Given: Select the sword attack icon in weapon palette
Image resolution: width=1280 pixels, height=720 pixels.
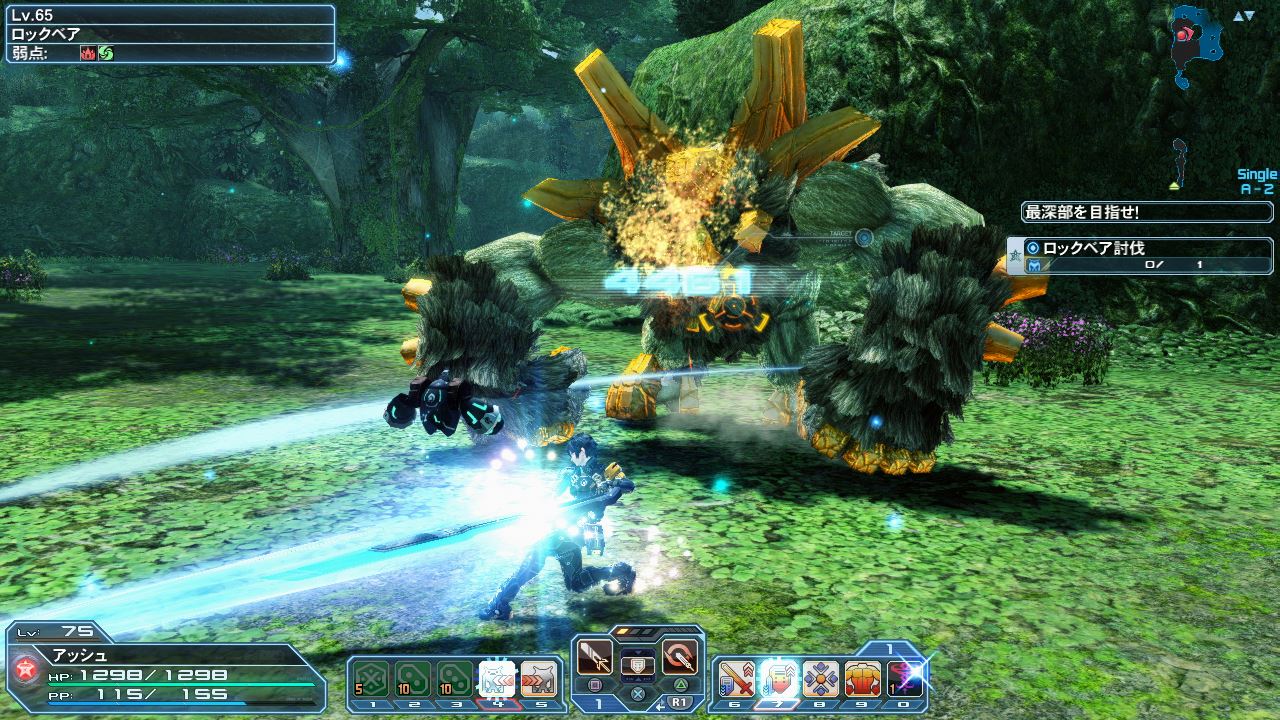Looking at the screenshot, I should pyautogui.click(x=595, y=657).
